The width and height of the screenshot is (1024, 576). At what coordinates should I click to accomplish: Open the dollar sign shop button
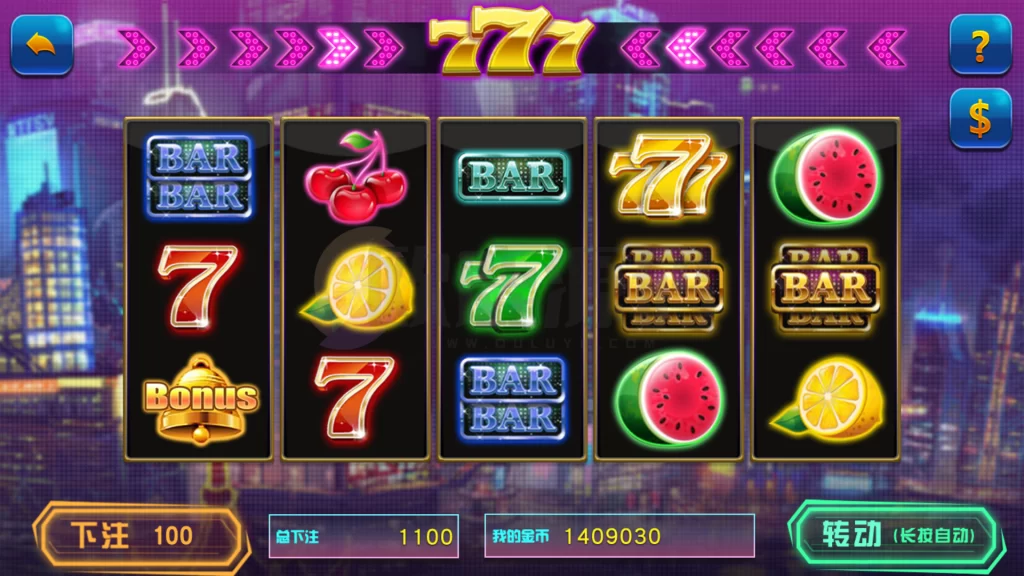tap(979, 118)
